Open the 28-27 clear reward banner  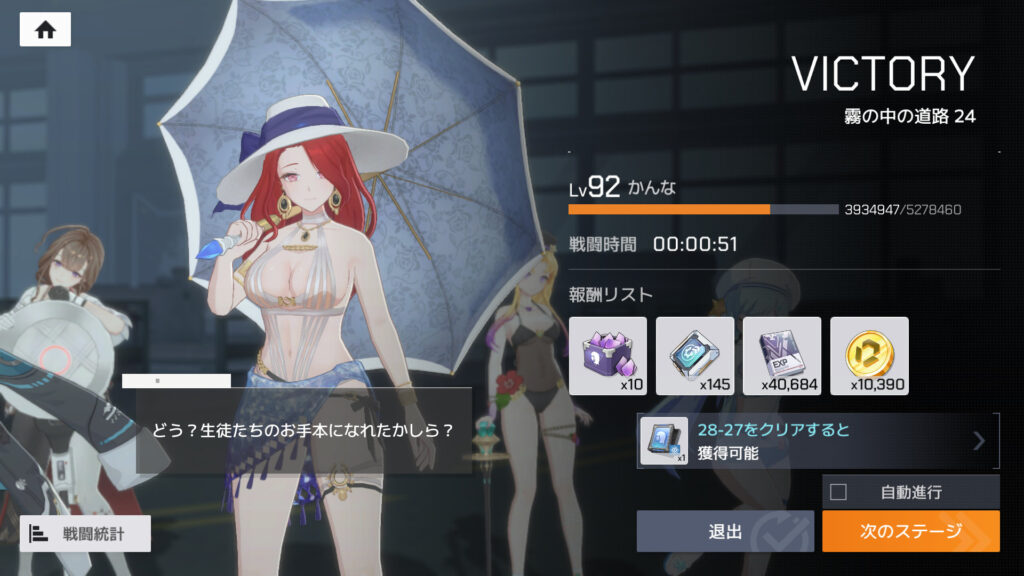click(x=817, y=441)
